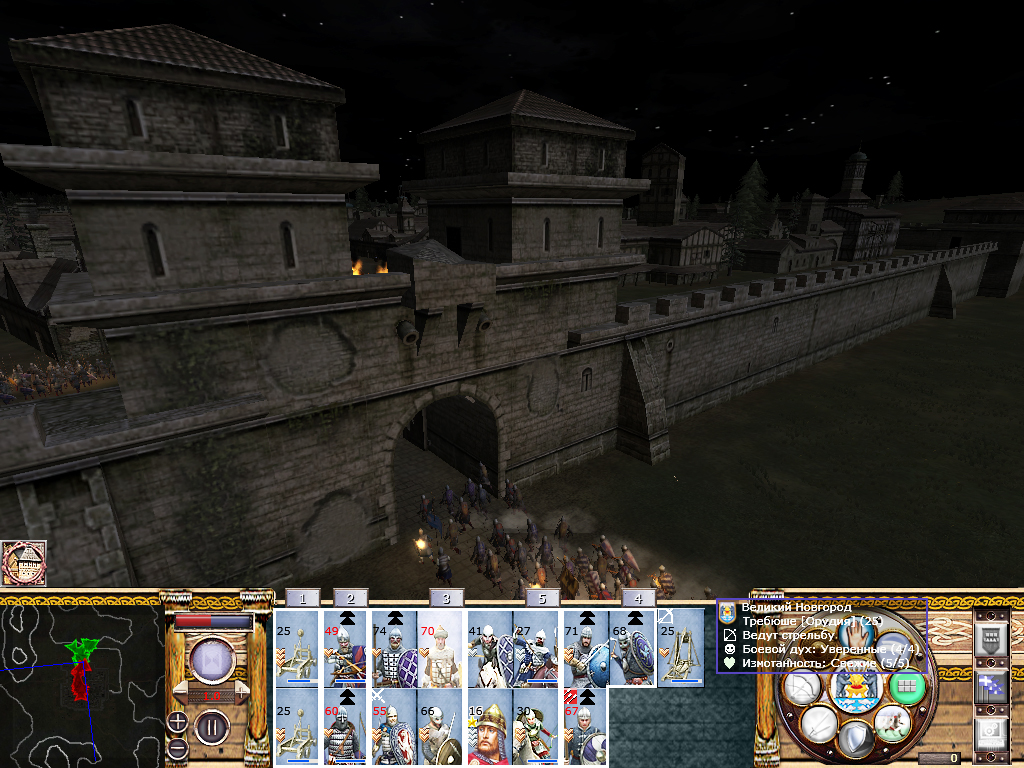Select unit group tab 1
The width and height of the screenshot is (1024, 768).
click(x=303, y=597)
